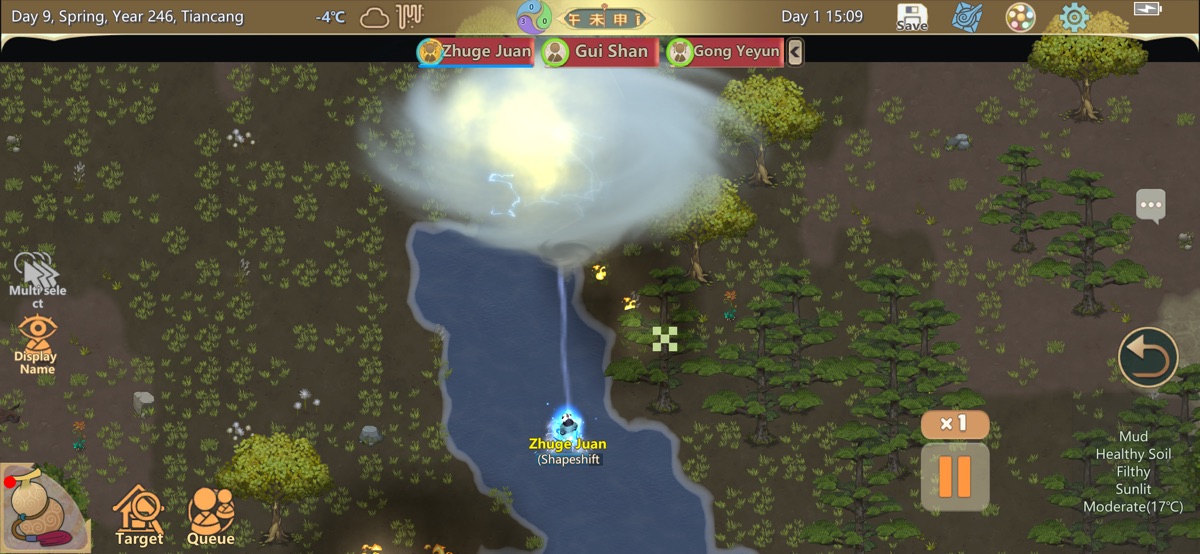
Task: Click the yin-yang elements orb
Action: tap(534, 17)
